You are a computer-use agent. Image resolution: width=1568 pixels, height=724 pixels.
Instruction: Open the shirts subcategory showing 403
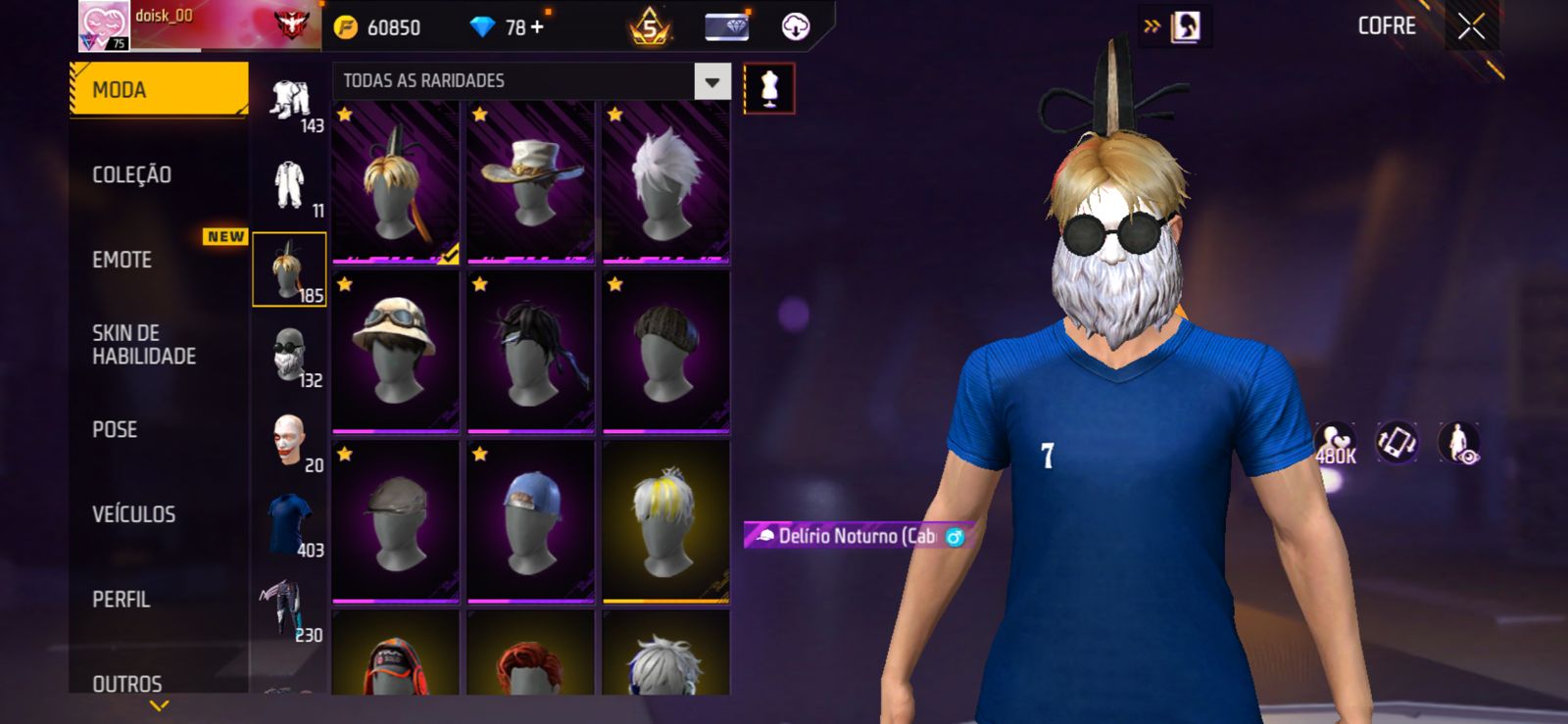(x=290, y=524)
